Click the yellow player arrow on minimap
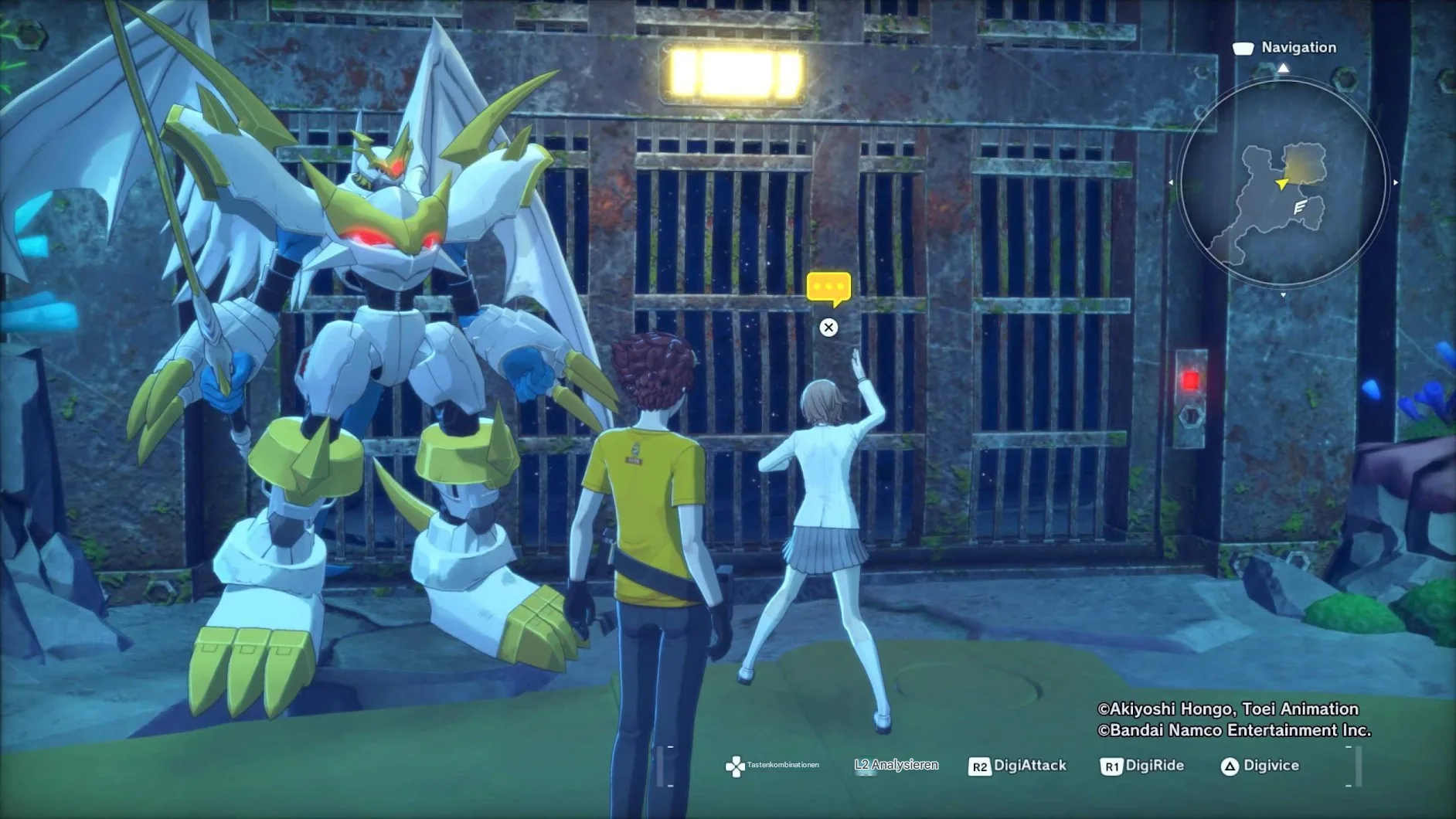 1282,183
